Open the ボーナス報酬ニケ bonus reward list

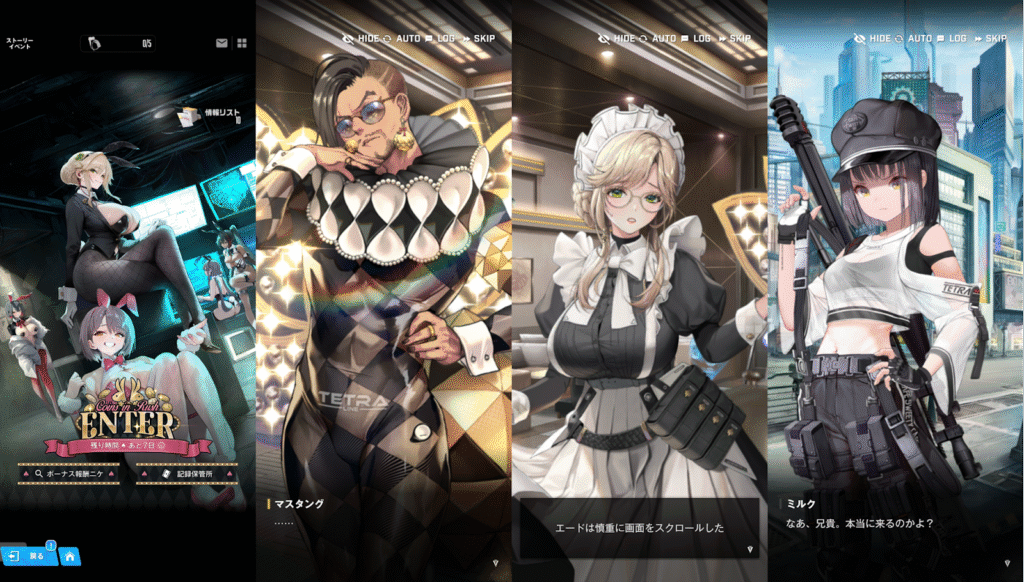[x=68, y=475]
